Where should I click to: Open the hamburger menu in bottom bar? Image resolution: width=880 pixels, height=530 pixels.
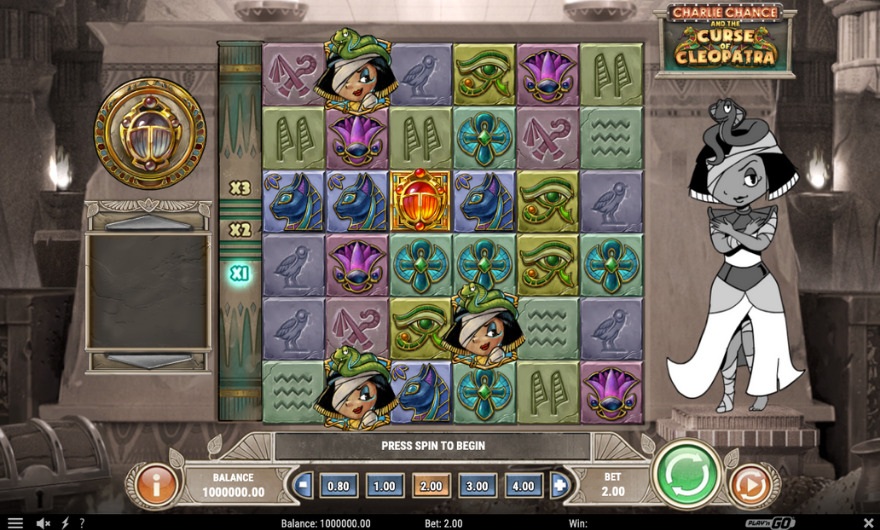point(16,522)
